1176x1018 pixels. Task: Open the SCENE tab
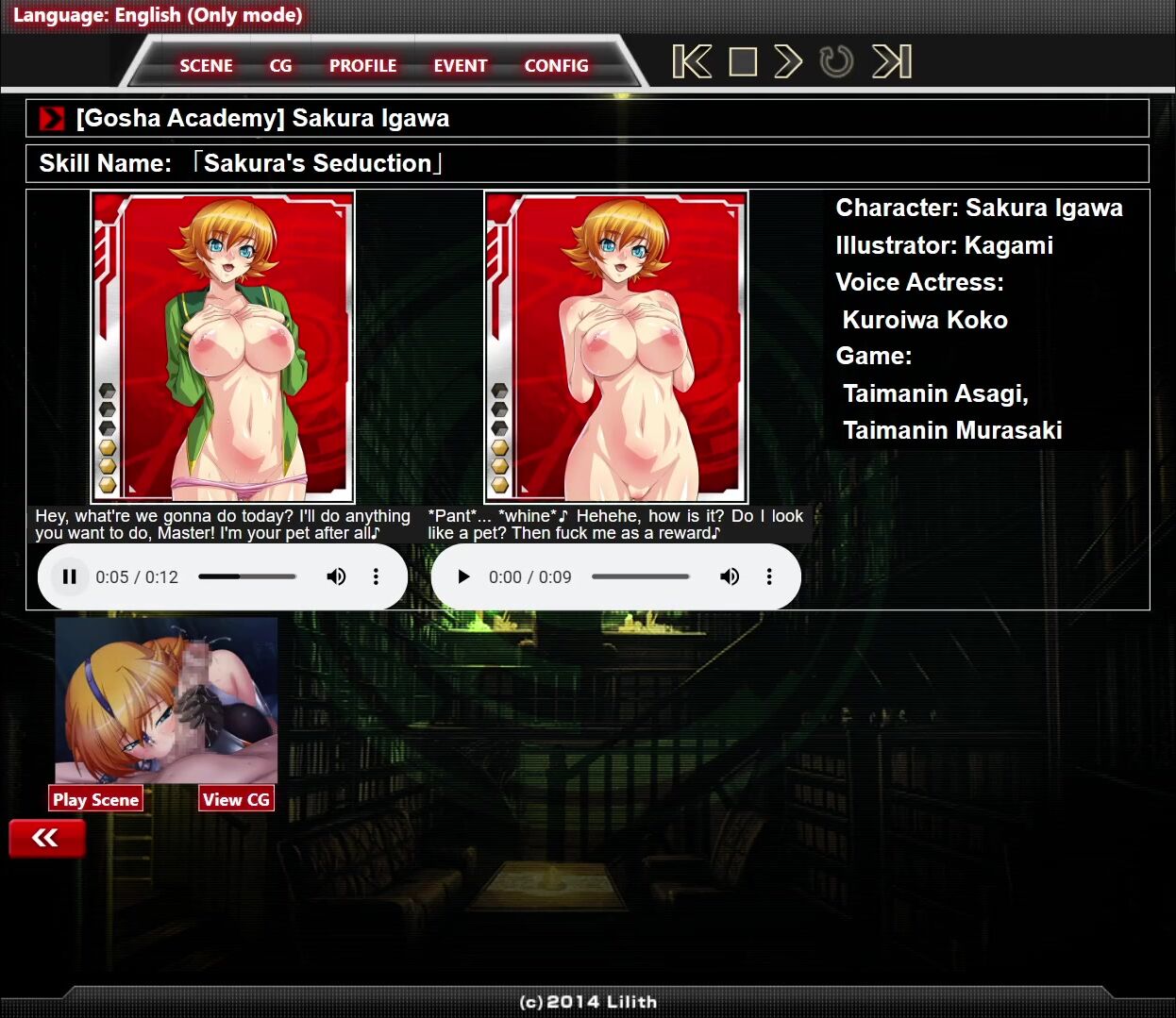206,65
